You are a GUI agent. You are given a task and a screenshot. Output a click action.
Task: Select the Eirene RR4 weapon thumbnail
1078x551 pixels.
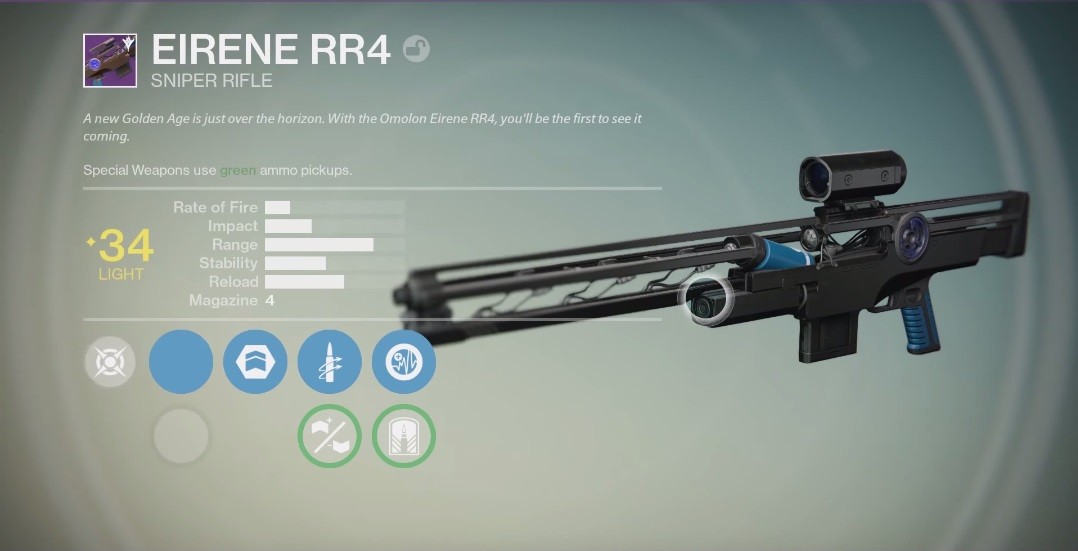point(110,60)
